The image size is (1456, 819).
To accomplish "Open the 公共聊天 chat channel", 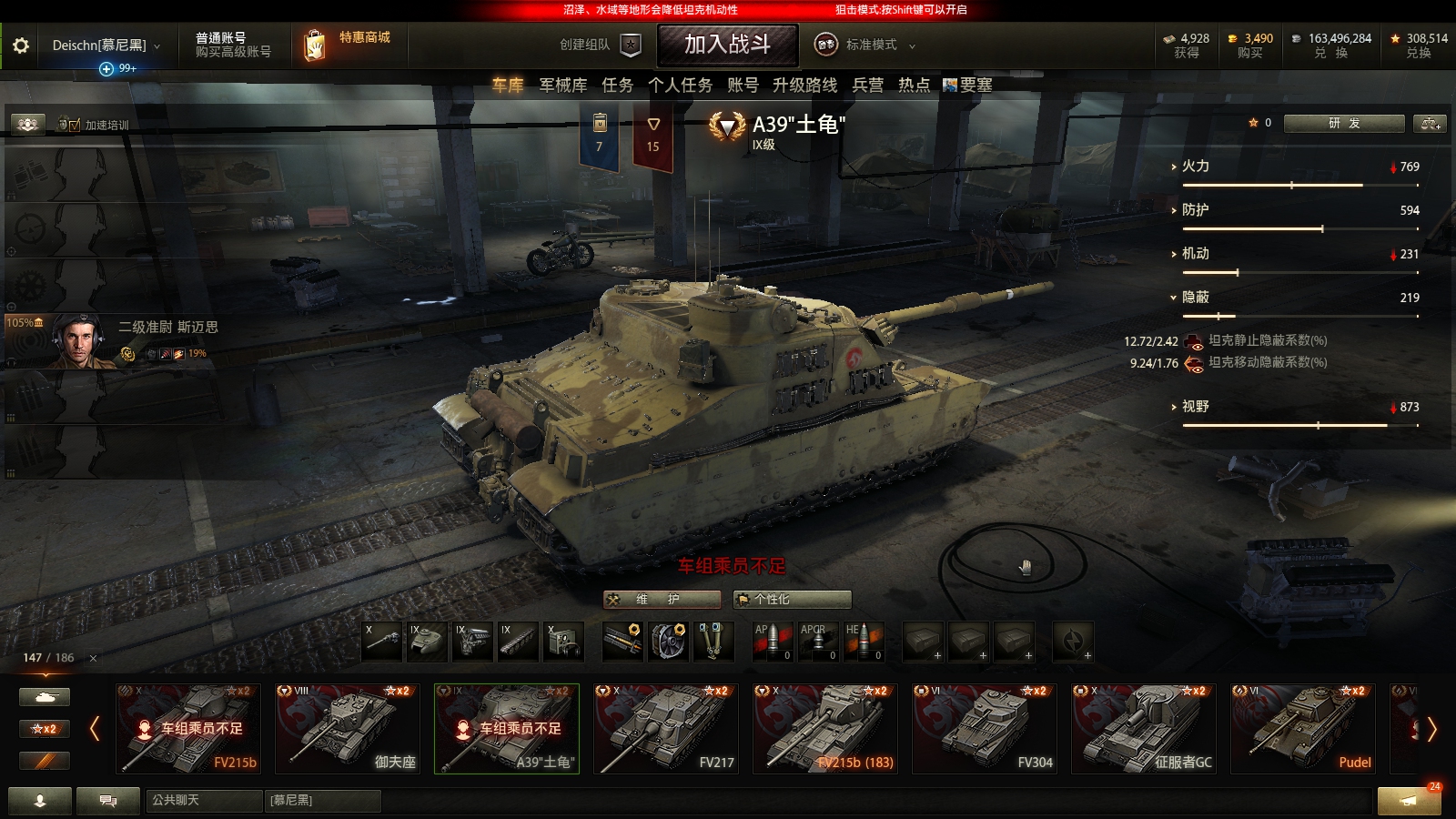I will [x=202, y=800].
